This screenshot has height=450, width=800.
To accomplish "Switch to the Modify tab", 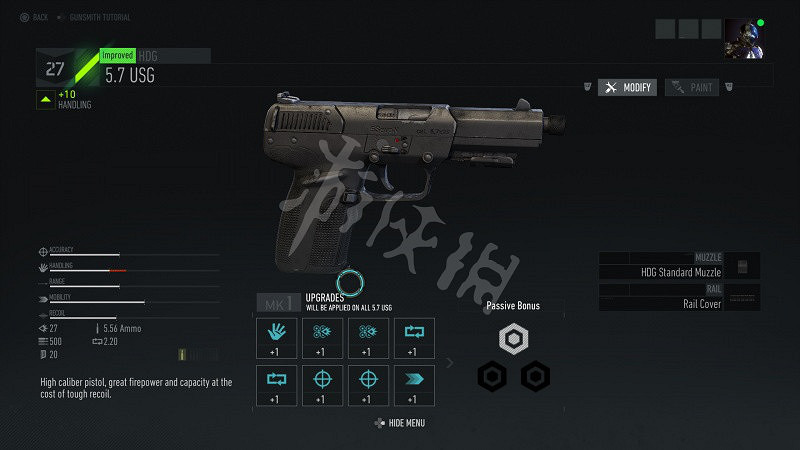I will [x=628, y=88].
